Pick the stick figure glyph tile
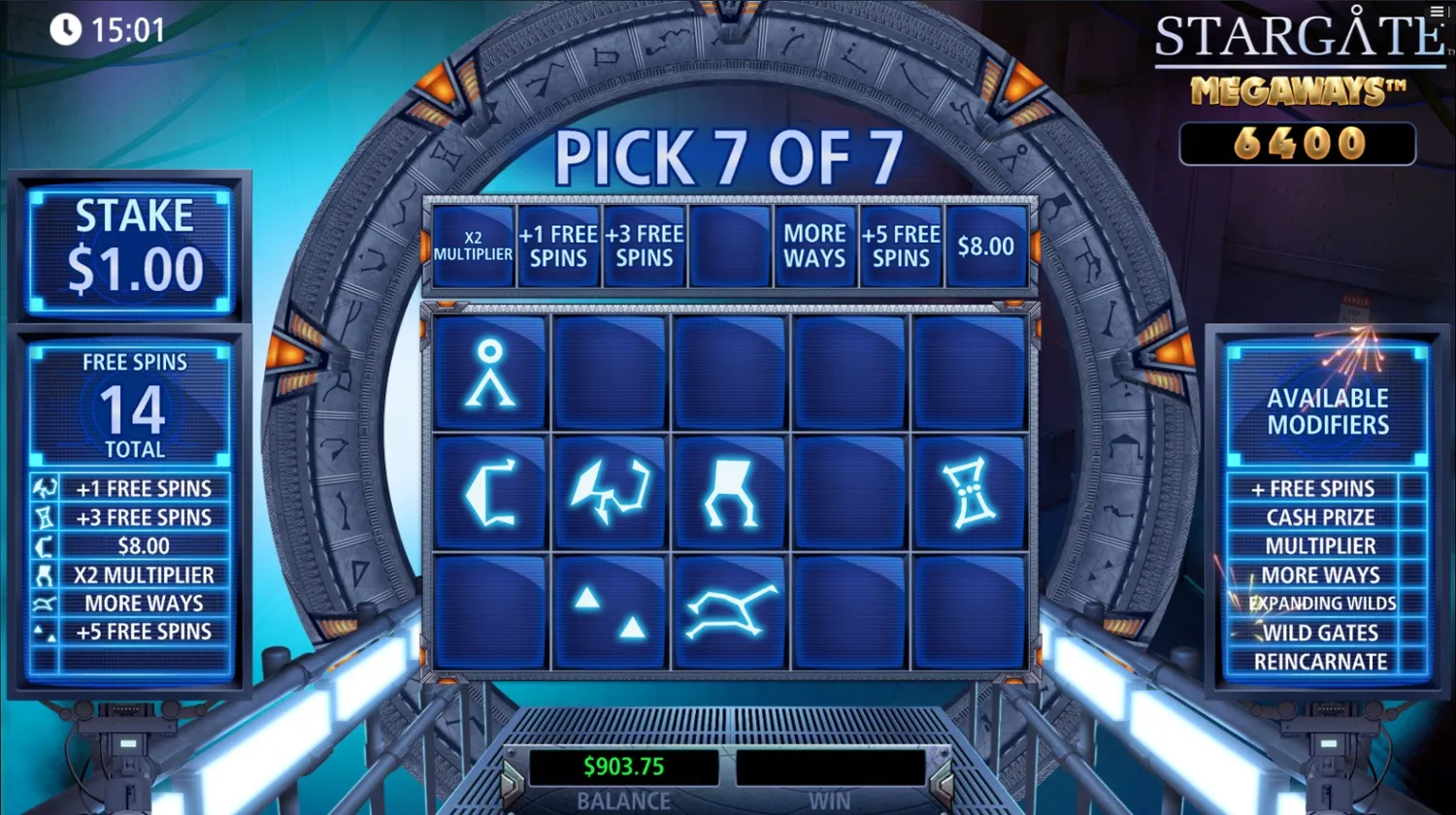1456x815 pixels. (489, 373)
